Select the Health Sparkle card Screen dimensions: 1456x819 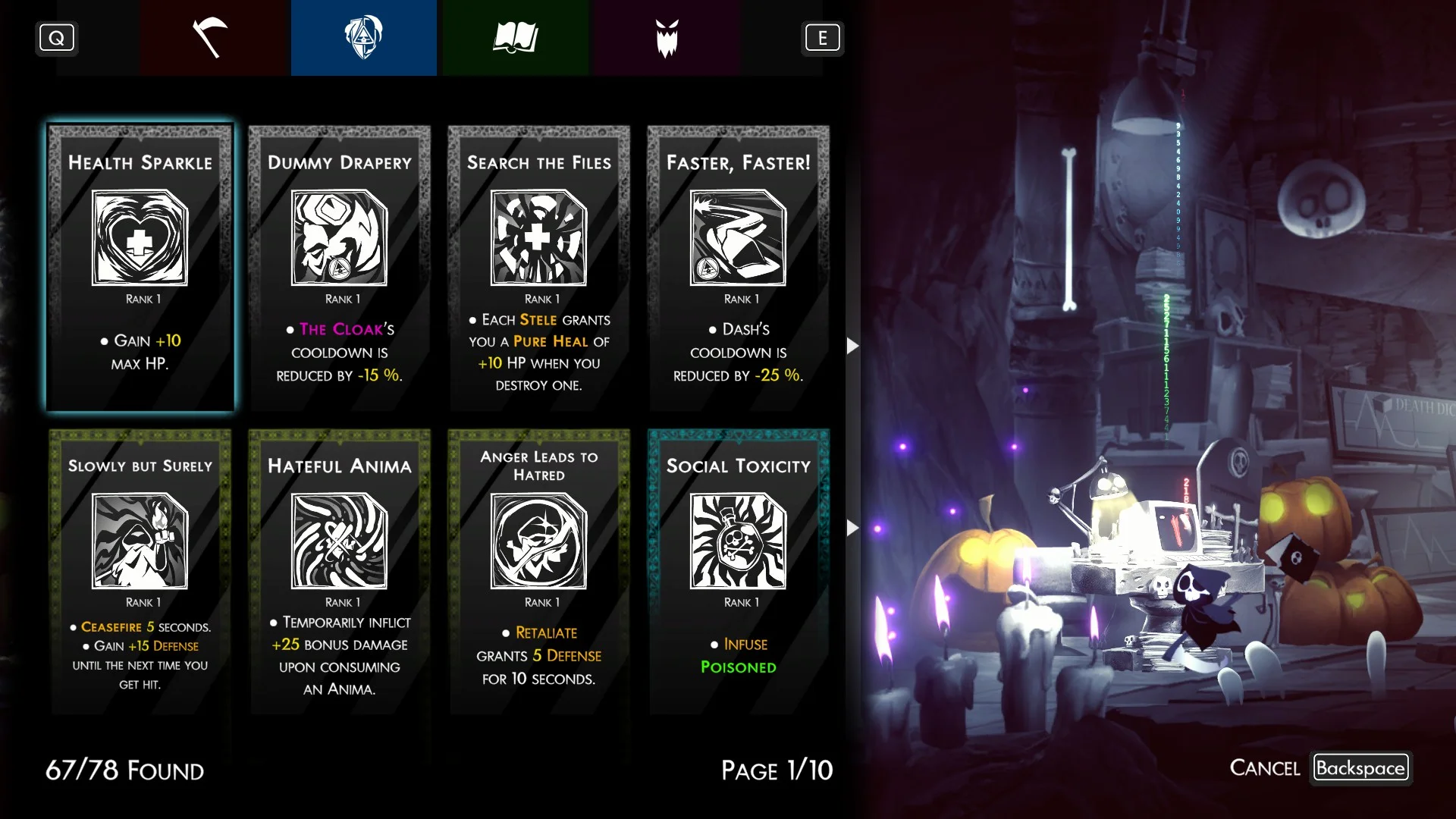(140, 268)
